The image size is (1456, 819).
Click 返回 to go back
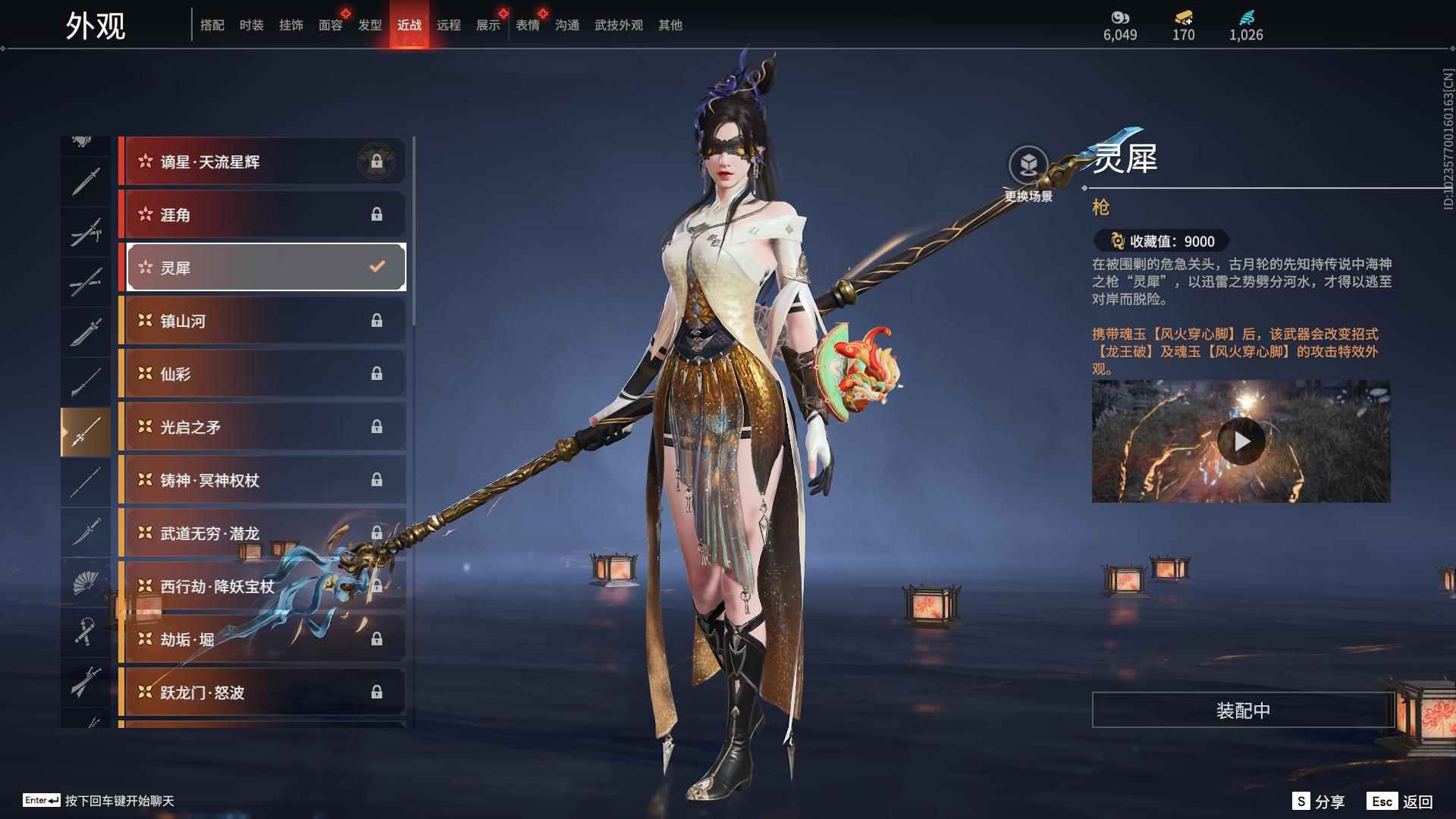1401,802
